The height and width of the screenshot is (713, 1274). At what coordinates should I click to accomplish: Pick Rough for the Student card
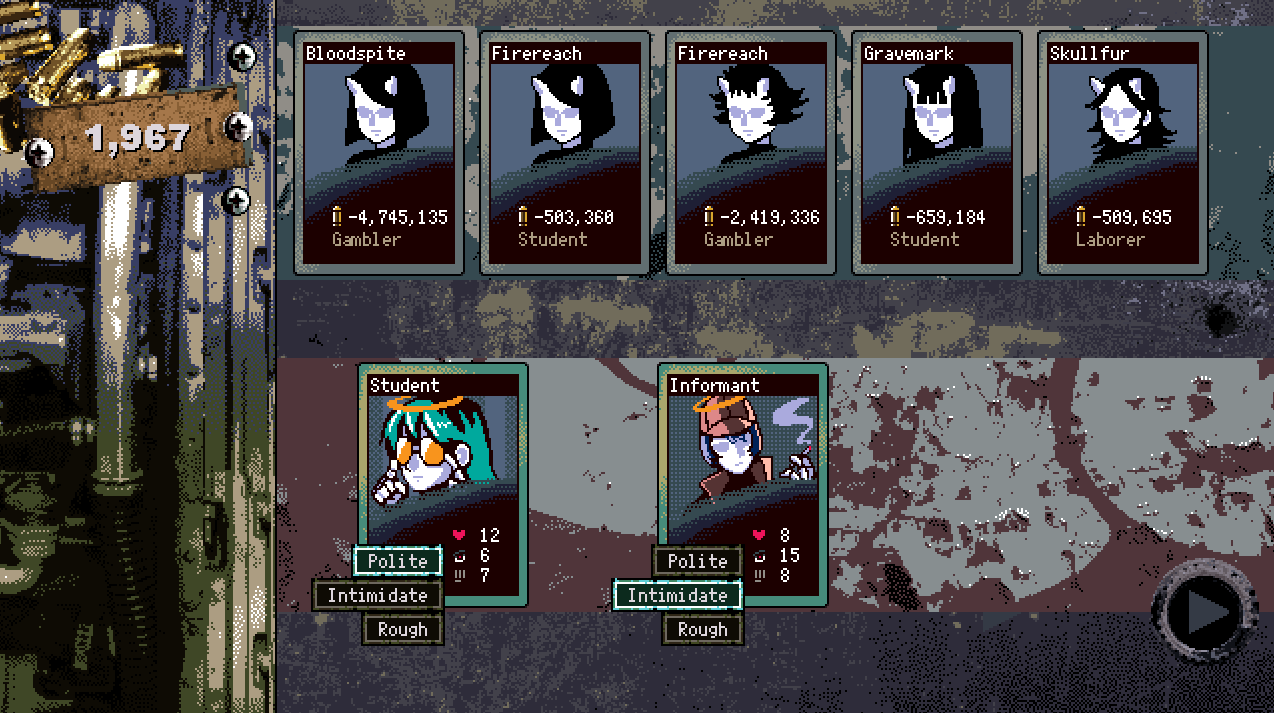[x=403, y=629]
